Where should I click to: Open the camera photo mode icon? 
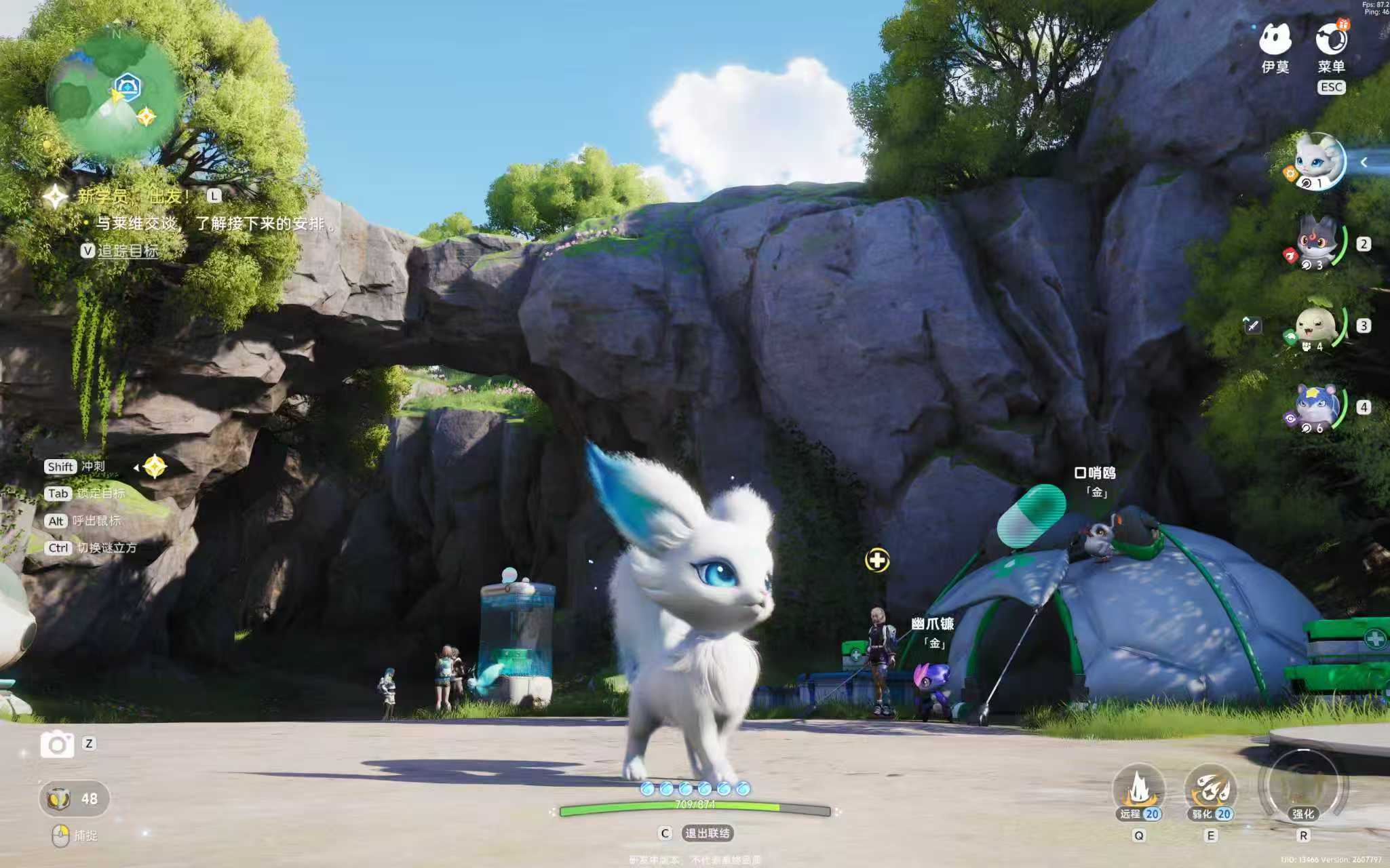pyautogui.click(x=57, y=744)
